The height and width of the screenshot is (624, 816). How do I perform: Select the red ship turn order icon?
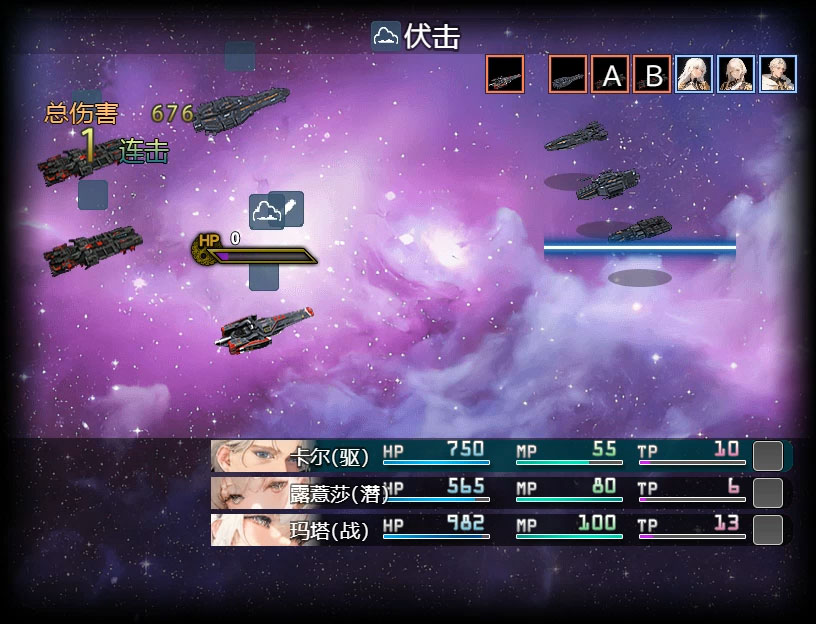point(505,74)
